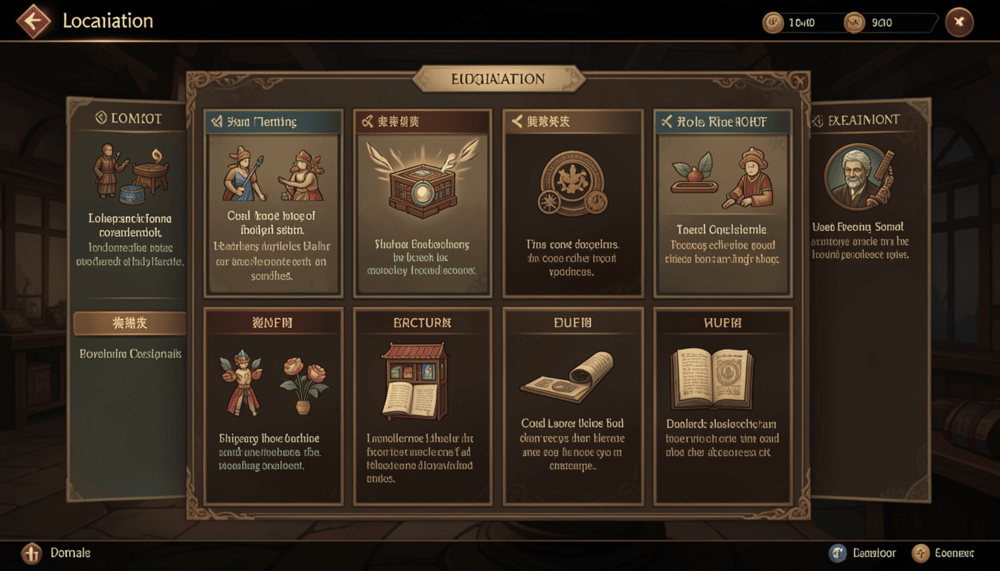1000x571 pixels.
Task: Select the open book card
Action: pos(722,405)
